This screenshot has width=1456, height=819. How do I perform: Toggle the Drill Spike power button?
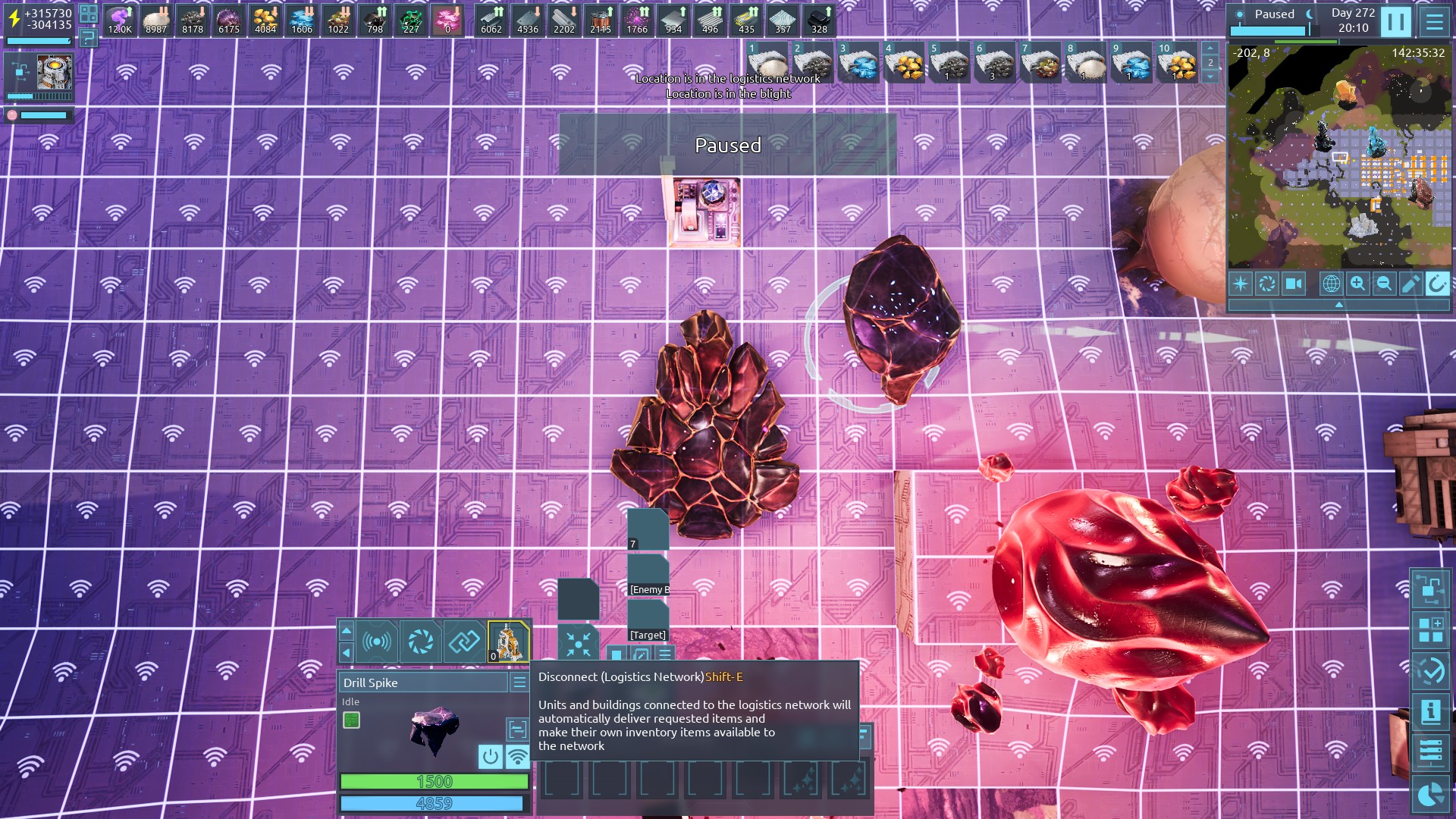click(490, 756)
